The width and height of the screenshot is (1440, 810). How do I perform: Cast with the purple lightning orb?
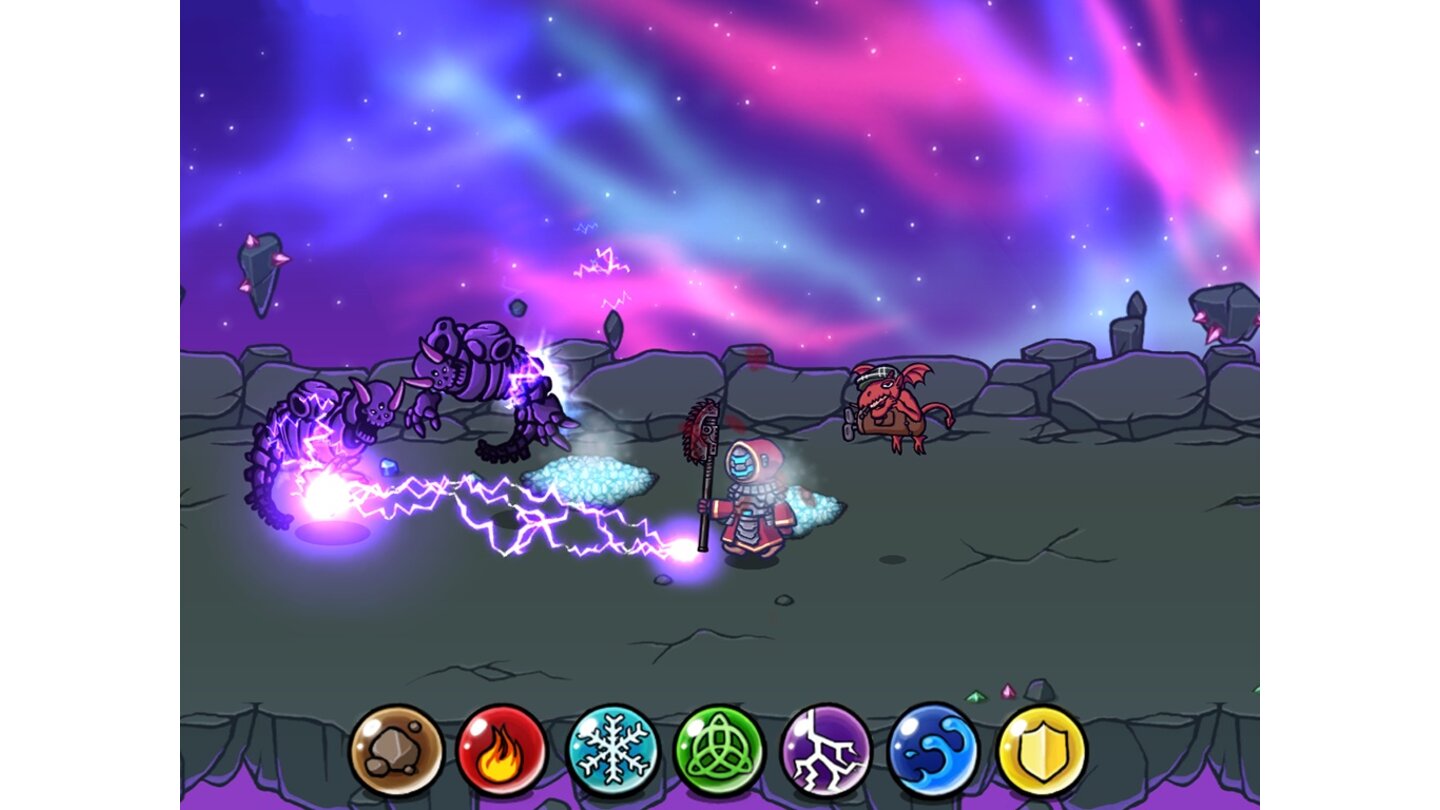pyautogui.click(x=826, y=750)
